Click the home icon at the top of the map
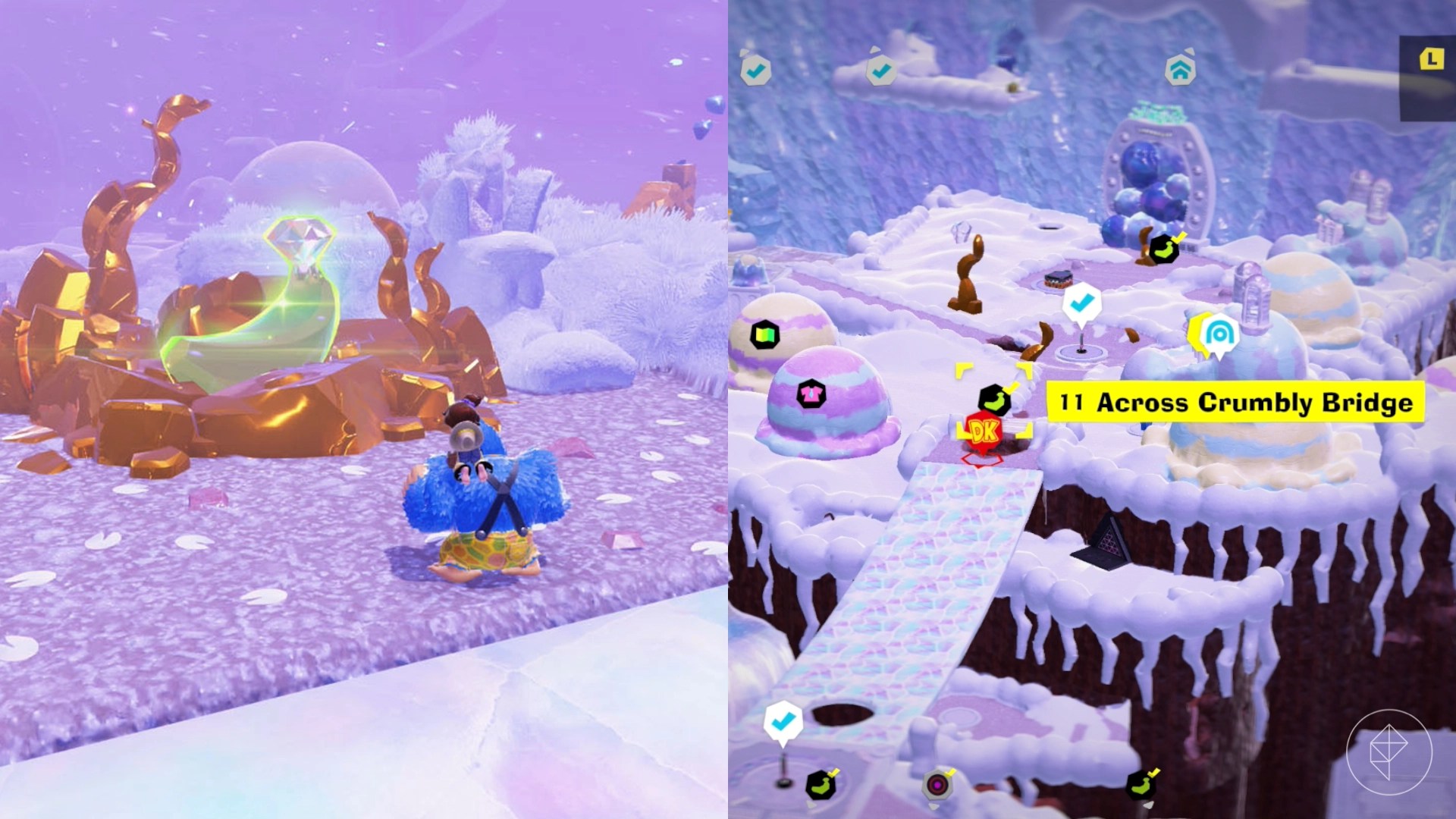1456x819 pixels. (1181, 71)
